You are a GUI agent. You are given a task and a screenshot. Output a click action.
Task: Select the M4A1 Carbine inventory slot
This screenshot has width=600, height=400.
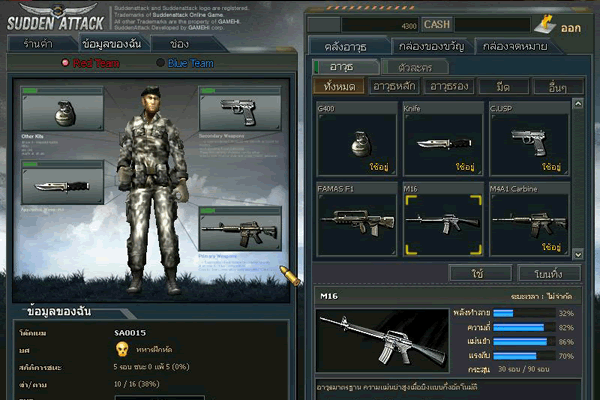(528, 220)
